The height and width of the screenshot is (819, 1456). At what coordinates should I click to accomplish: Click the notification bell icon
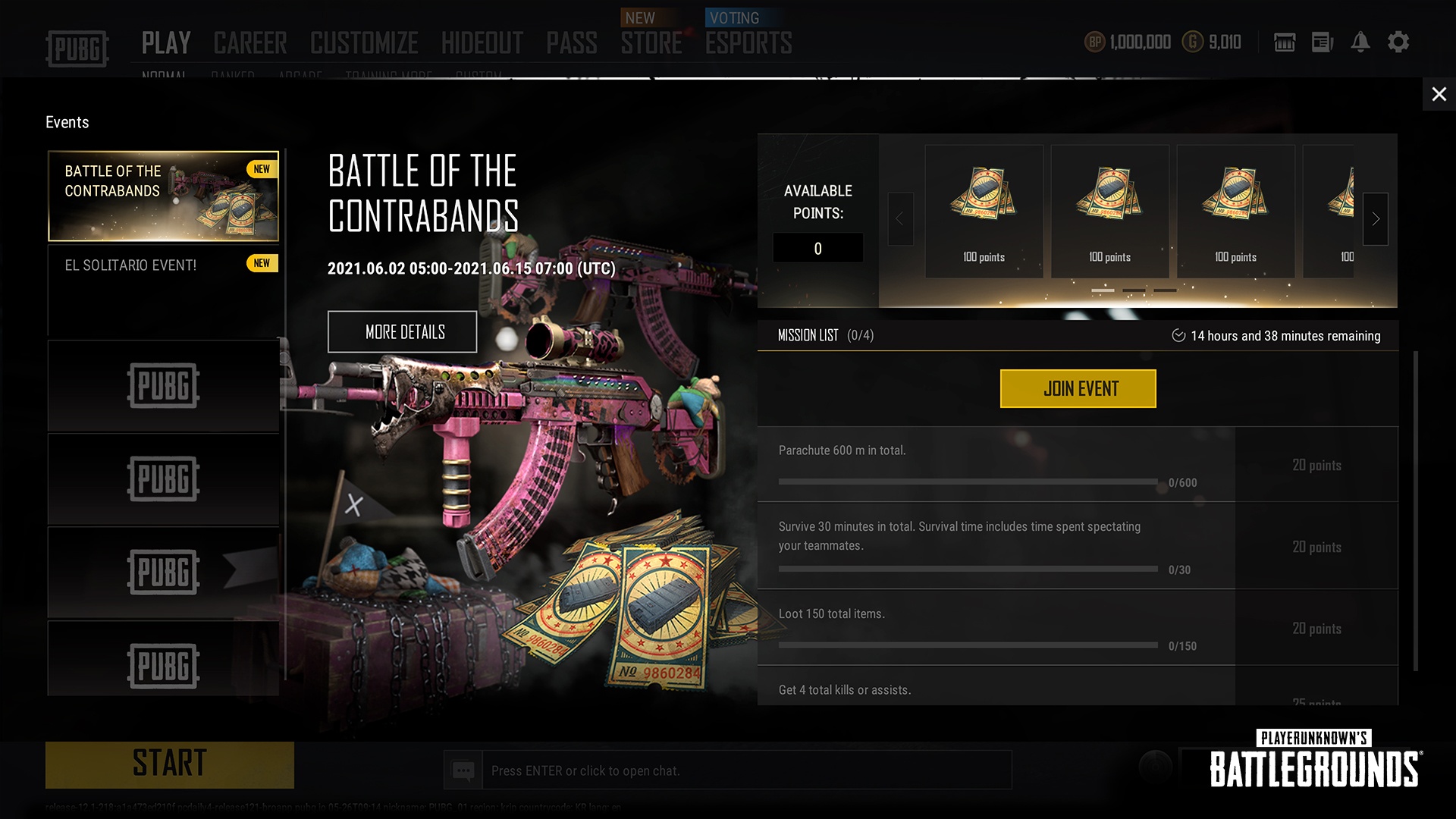[x=1361, y=42]
